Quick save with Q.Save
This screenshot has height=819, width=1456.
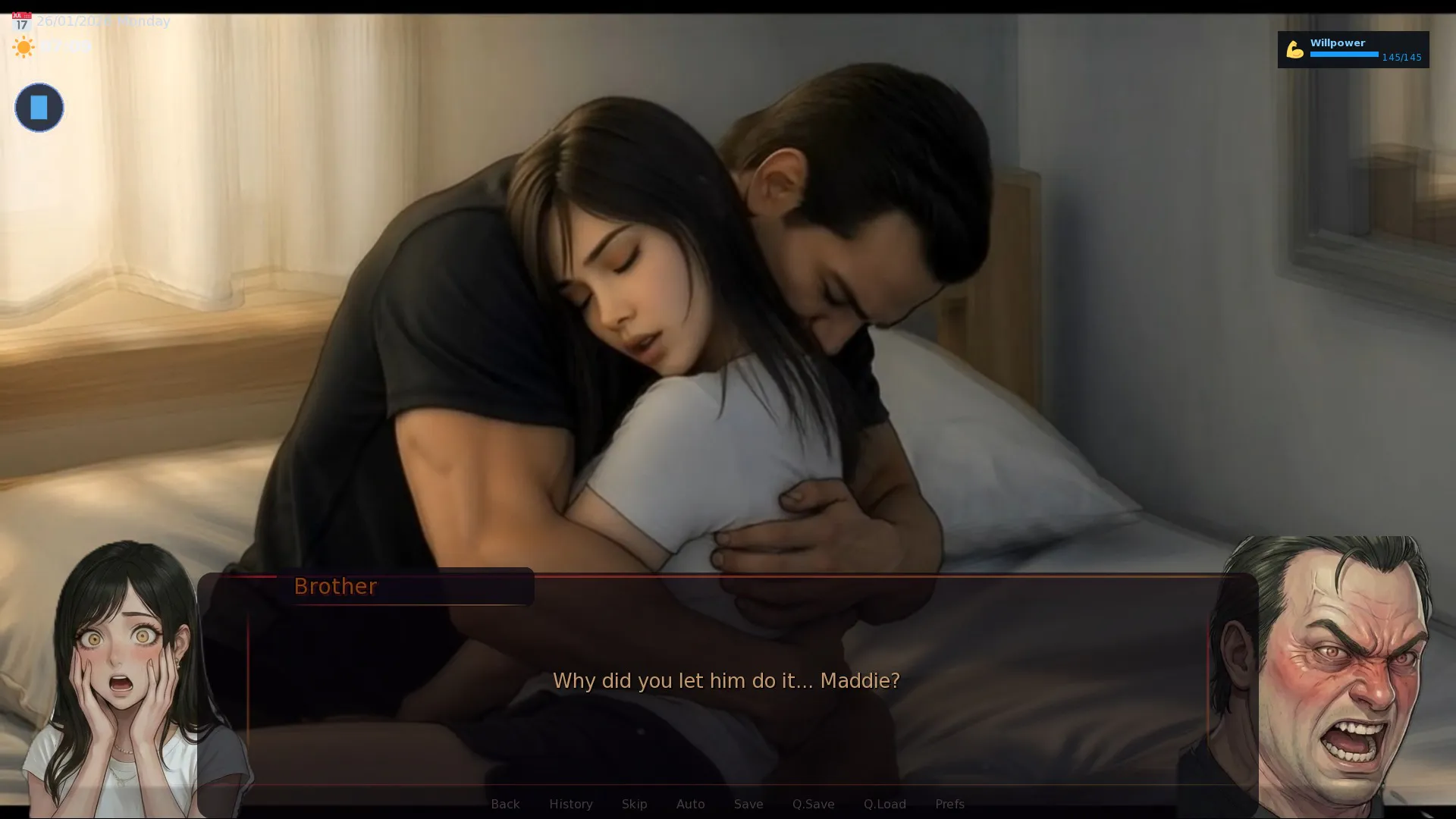(x=813, y=804)
